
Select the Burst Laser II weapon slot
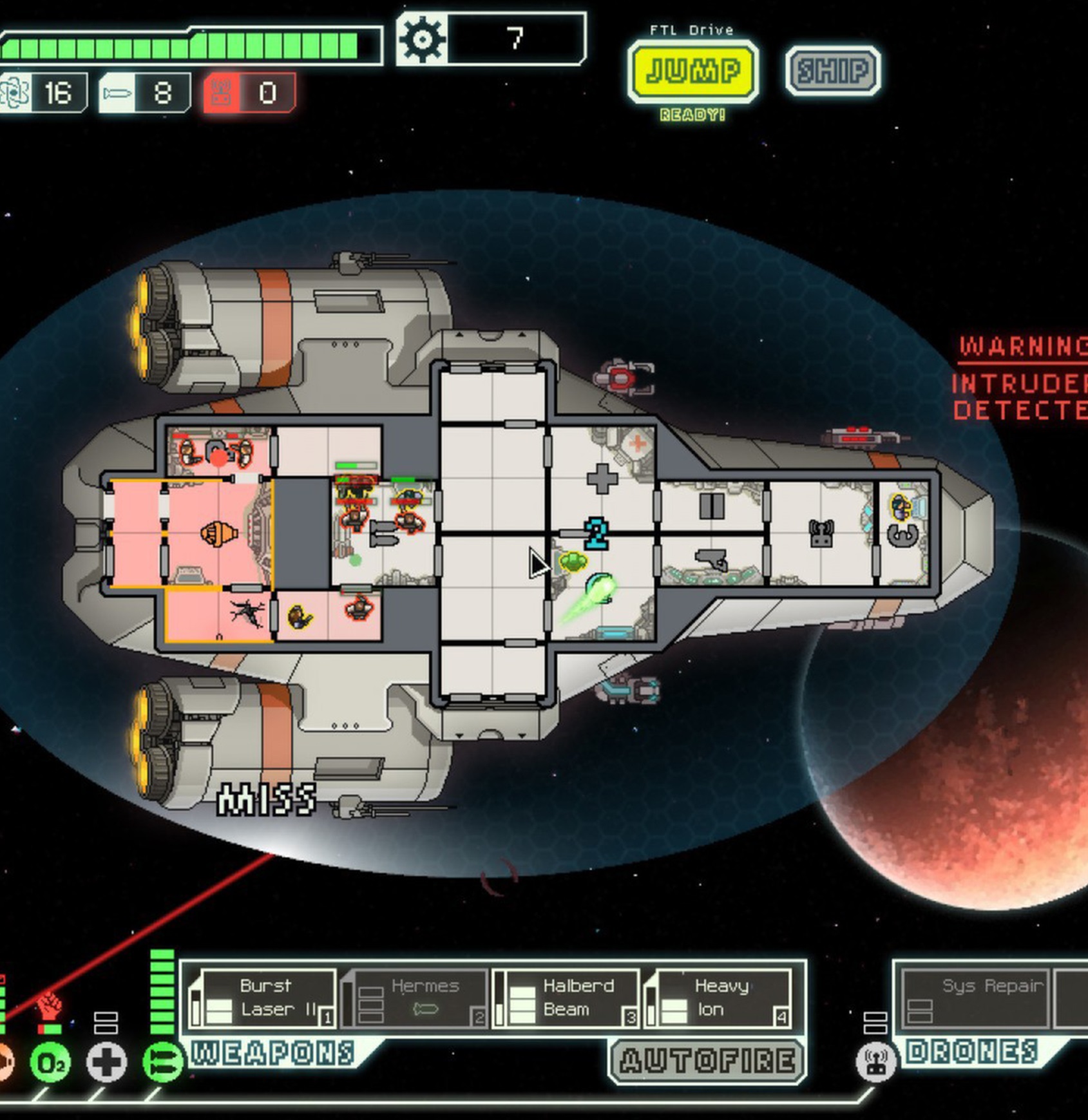tap(263, 998)
